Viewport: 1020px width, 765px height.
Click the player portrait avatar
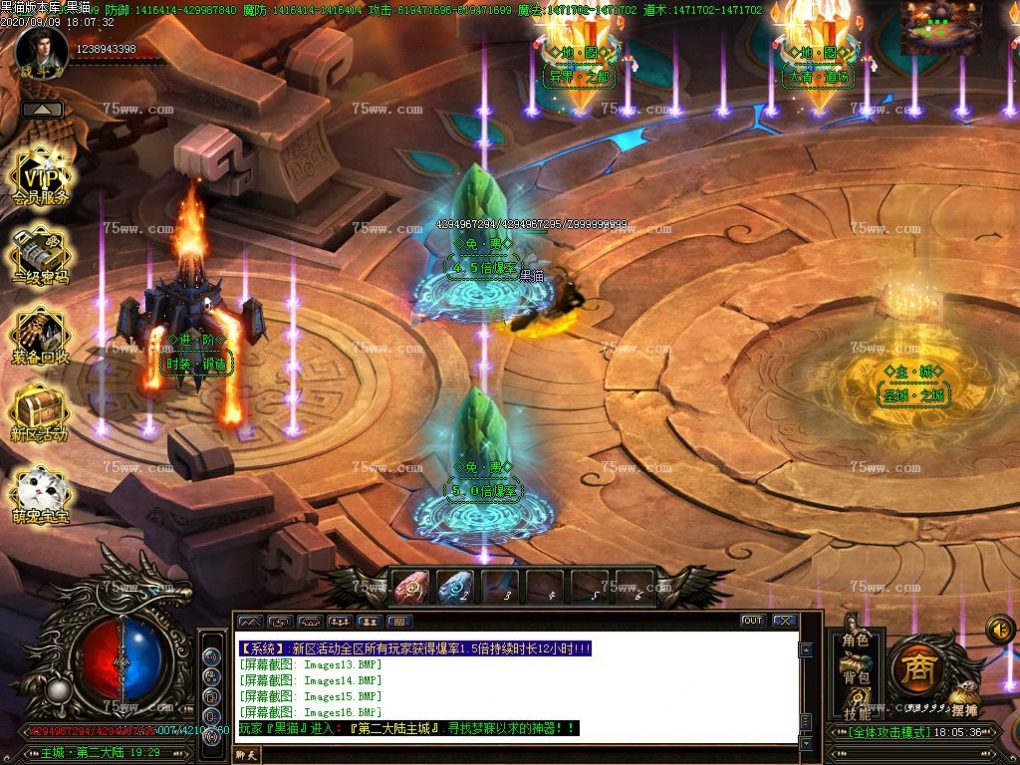[x=42, y=47]
